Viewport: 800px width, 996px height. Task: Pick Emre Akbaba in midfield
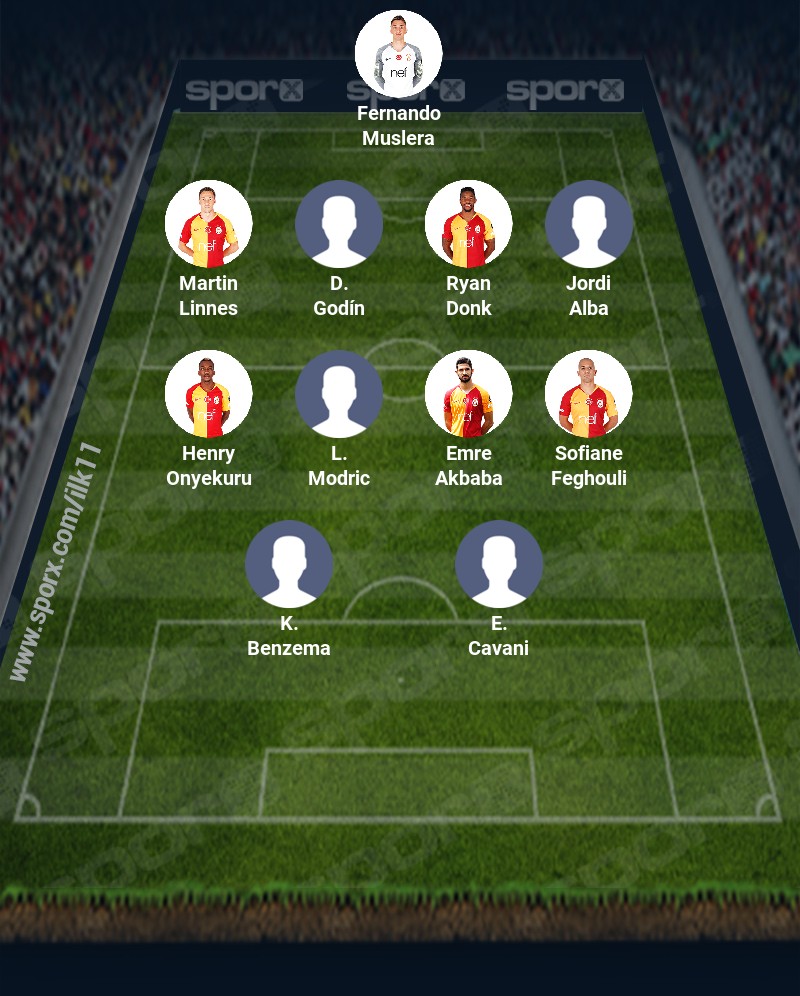click(468, 394)
